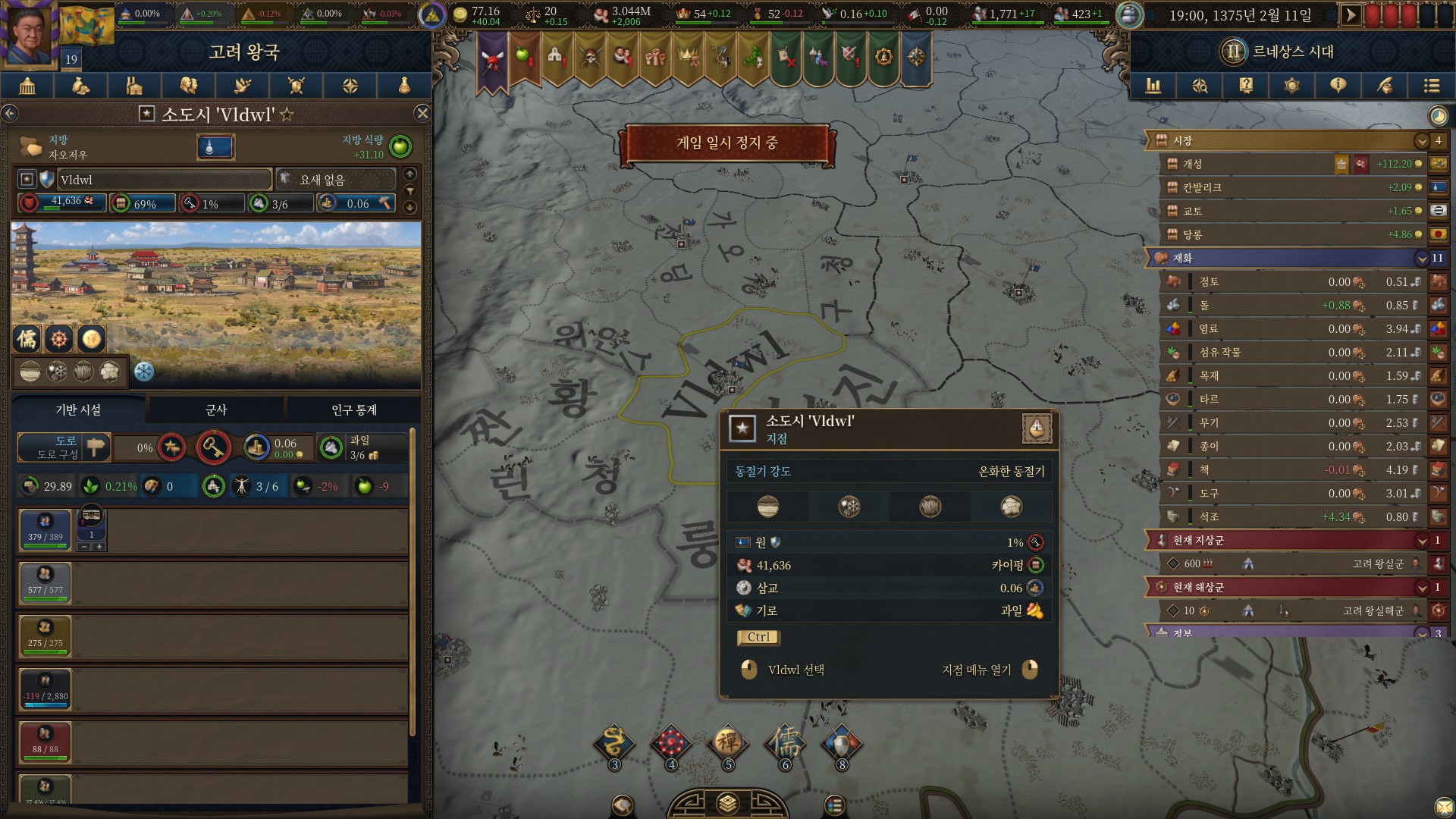Viewport: 1456px width, 819px height.
Task: Open the economy panel (money bag icon)
Action: (81, 86)
